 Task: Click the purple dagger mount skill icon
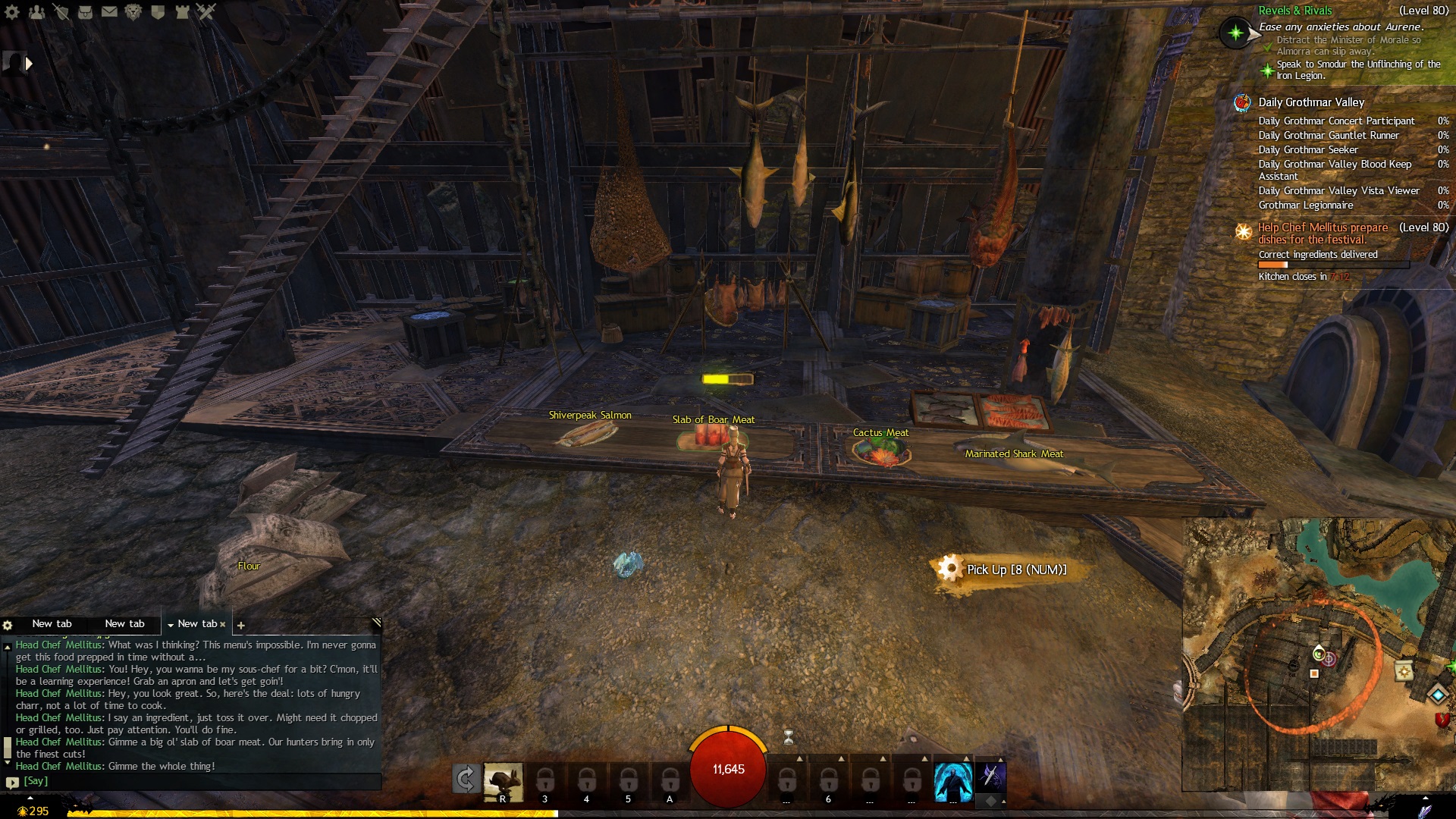(x=990, y=777)
